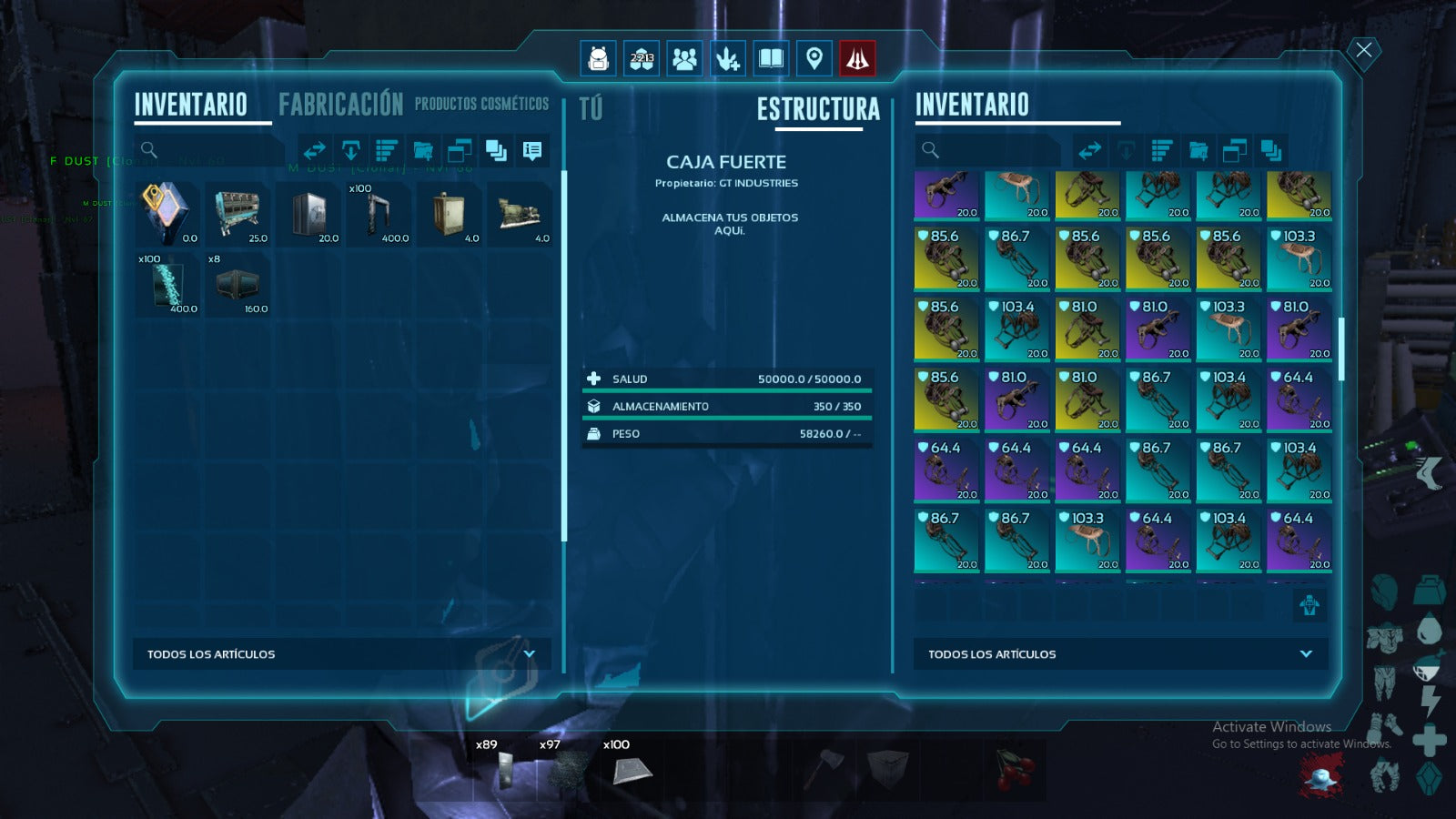1456x819 pixels.
Task: Select the Tú panel tab
Action: point(591,109)
